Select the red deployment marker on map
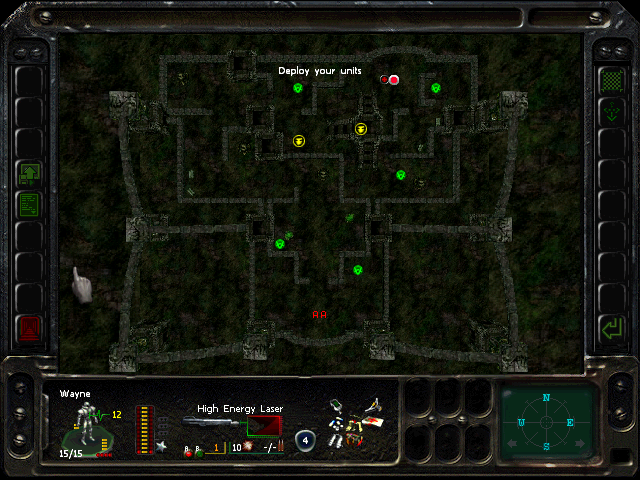 click(x=394, y=80)
